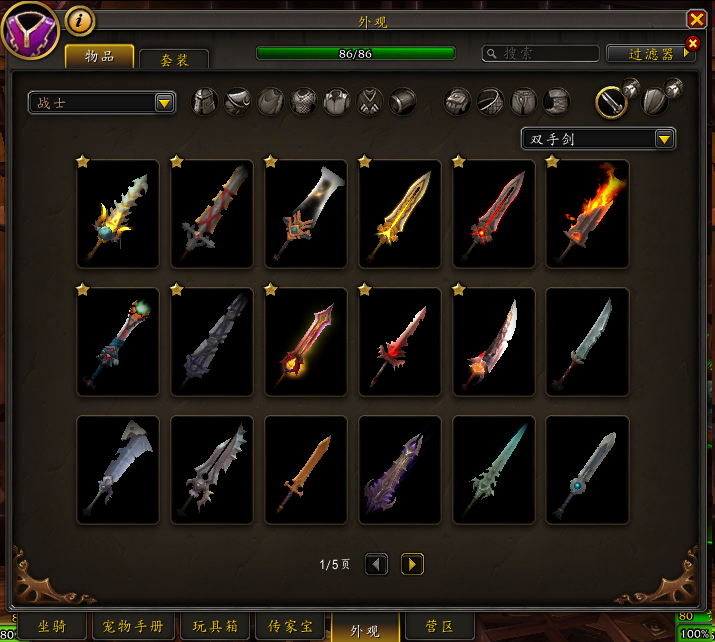This screenshot has height=642, width=715.
Task: Select the flaming two-handed sword appearance
Action: tap(587, 213)
